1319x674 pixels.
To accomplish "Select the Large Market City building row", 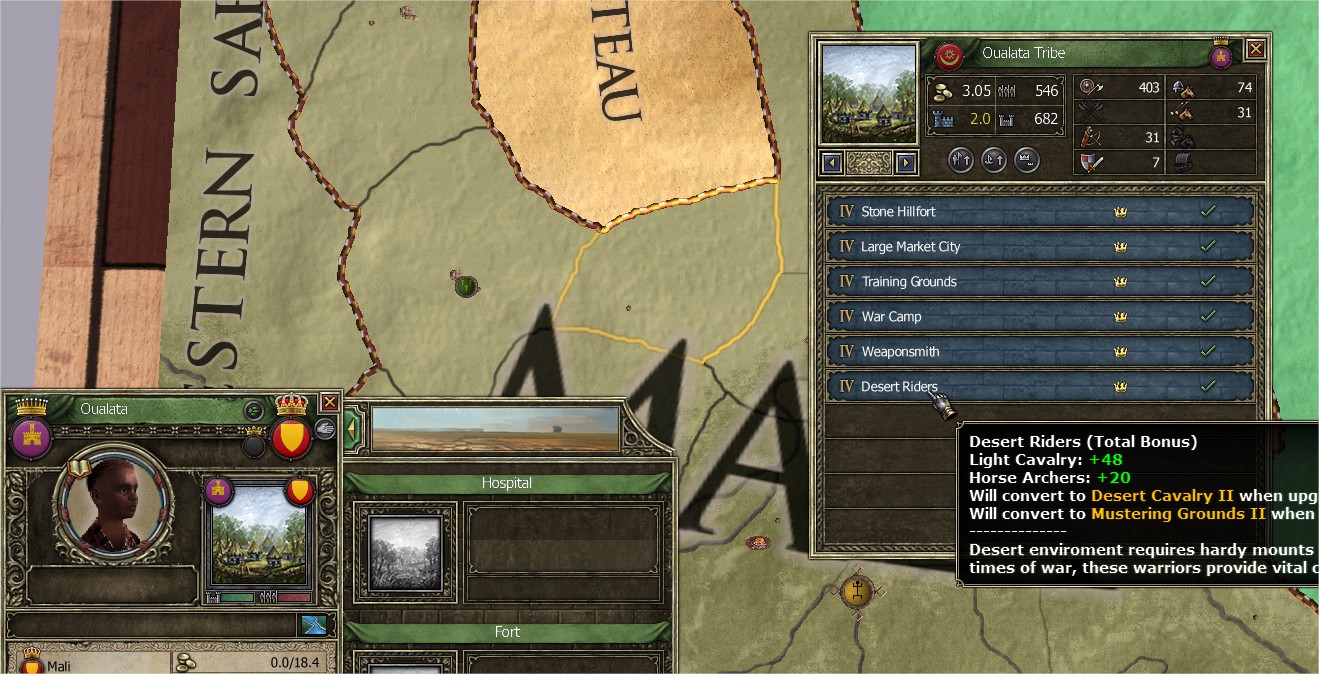I will click(x=1040, y=247).
